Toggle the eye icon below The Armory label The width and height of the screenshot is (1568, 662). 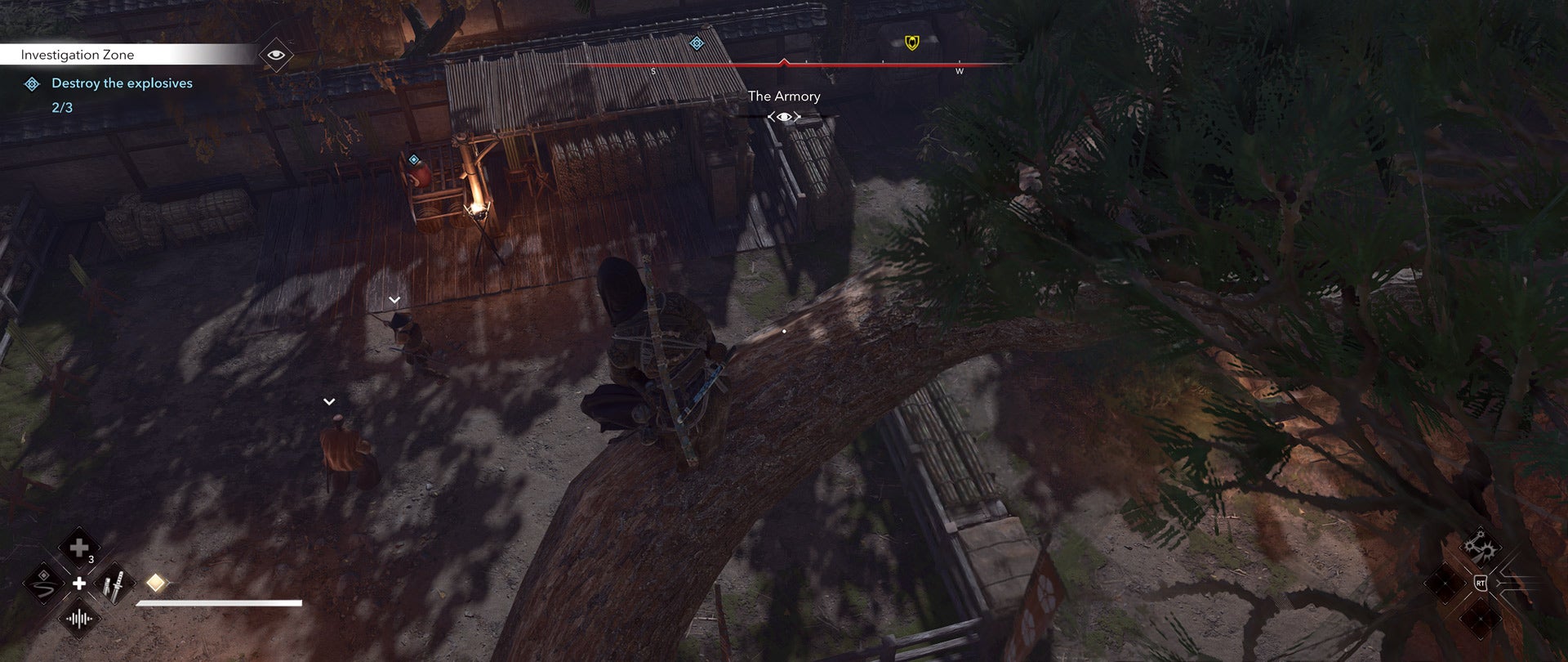(784, 116)
